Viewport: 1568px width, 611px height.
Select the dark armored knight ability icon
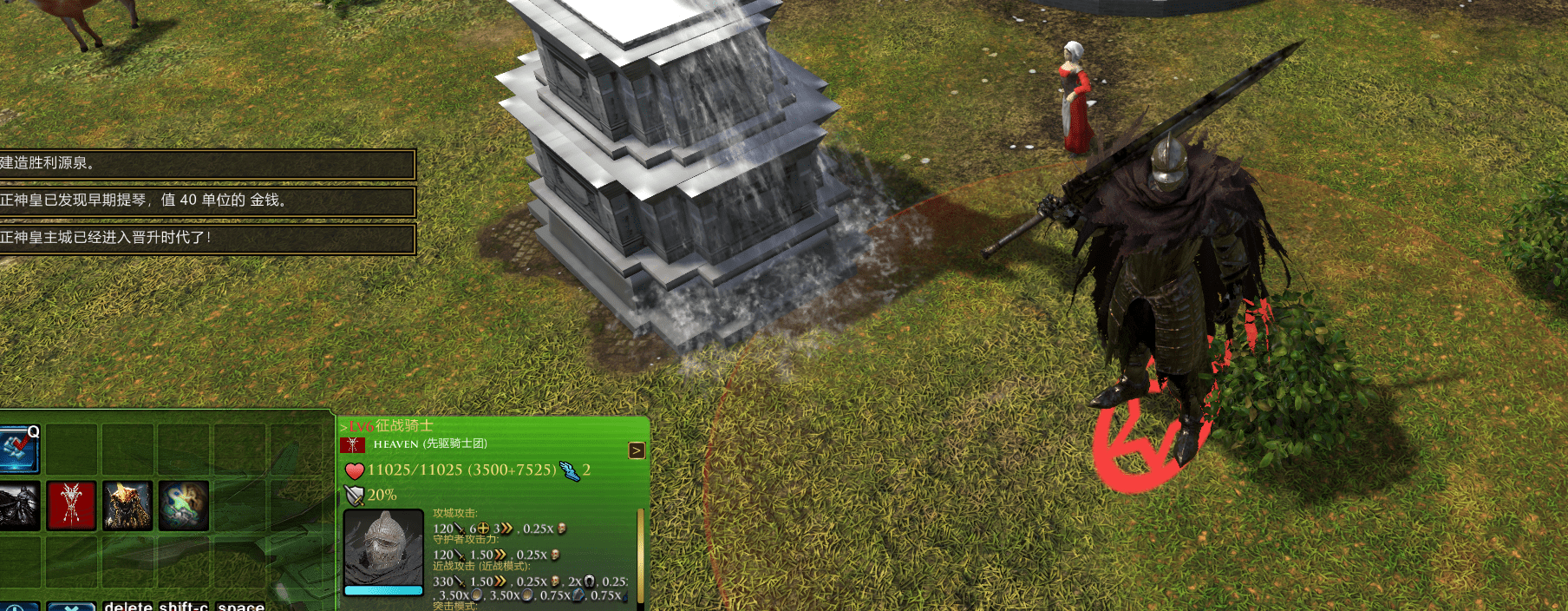pyautogui.click(x=19, y=505)
